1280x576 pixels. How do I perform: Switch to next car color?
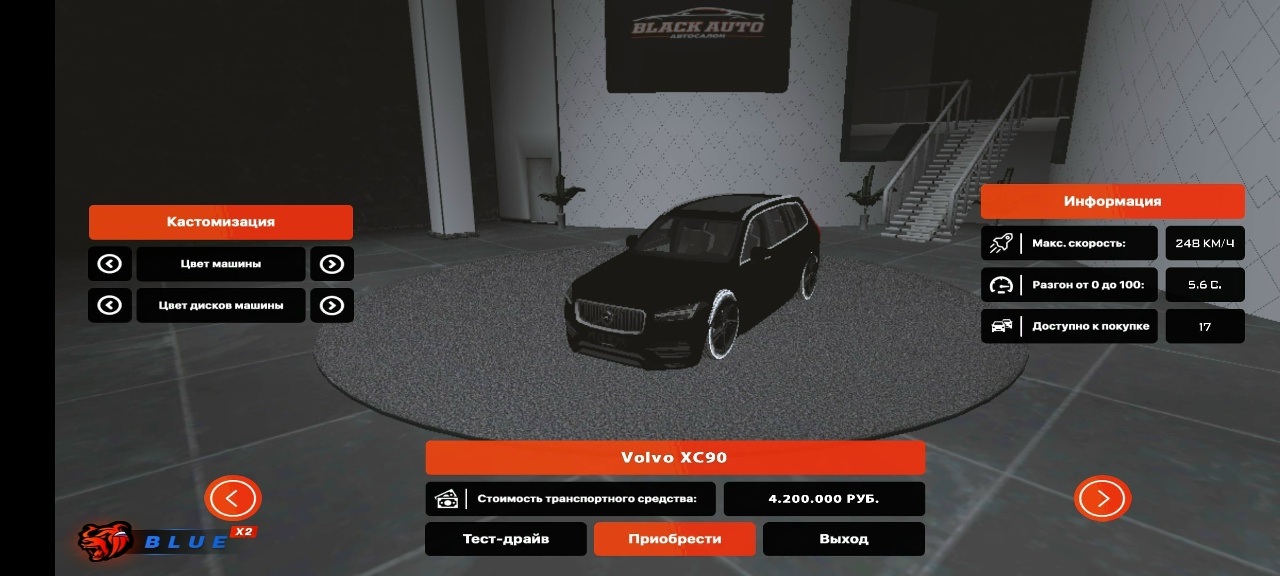[332, 264]
